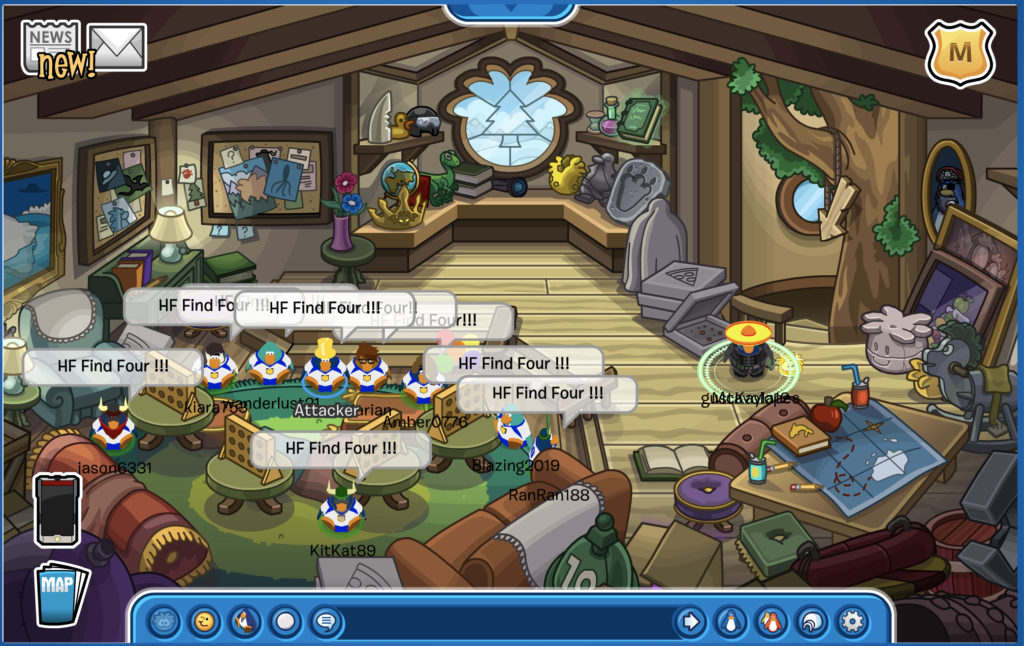Image resolution: width=1024 pixels, height=646 pixels.
Task: Open the emotes winking face menu
Action: [x=204, y=622]
